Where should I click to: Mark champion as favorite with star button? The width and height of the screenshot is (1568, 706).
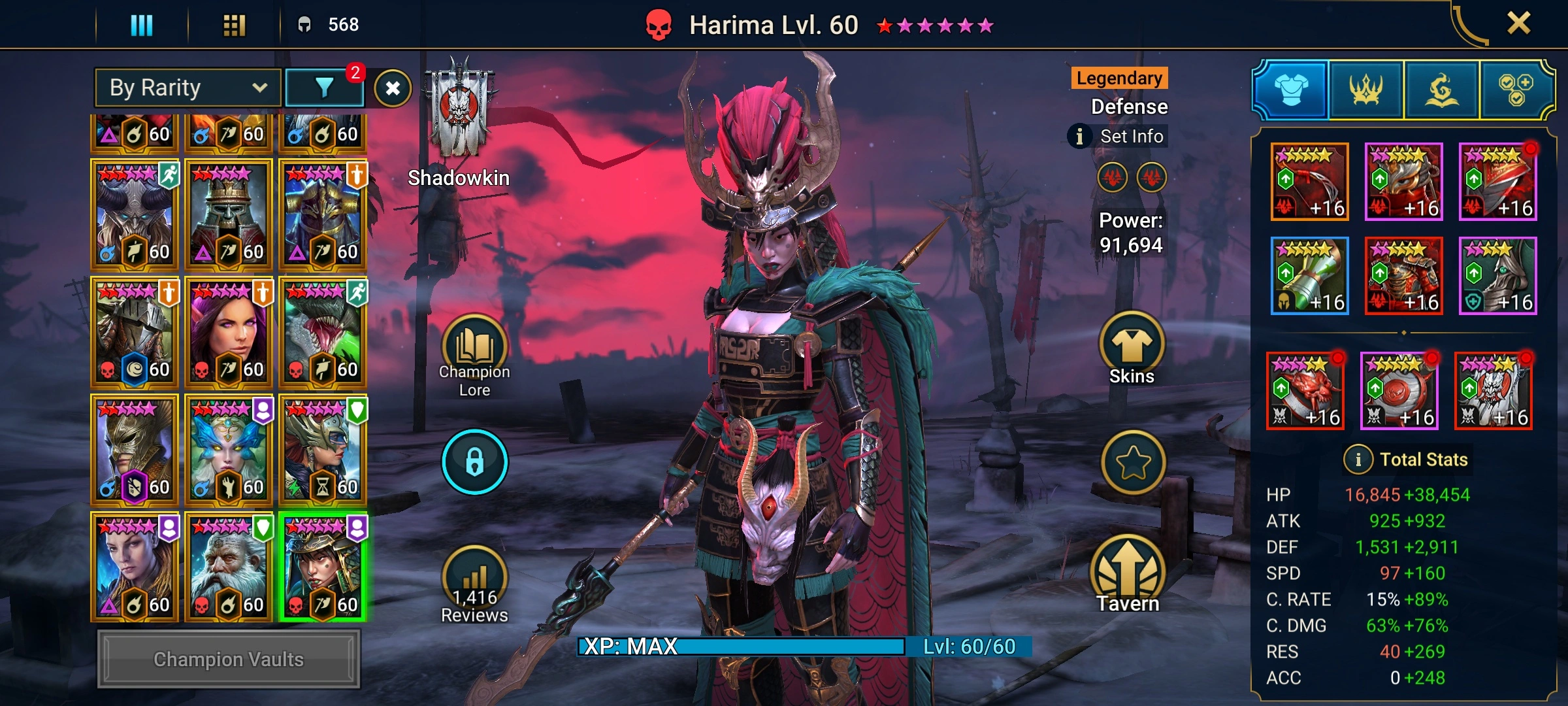[x=1133, y=462]
